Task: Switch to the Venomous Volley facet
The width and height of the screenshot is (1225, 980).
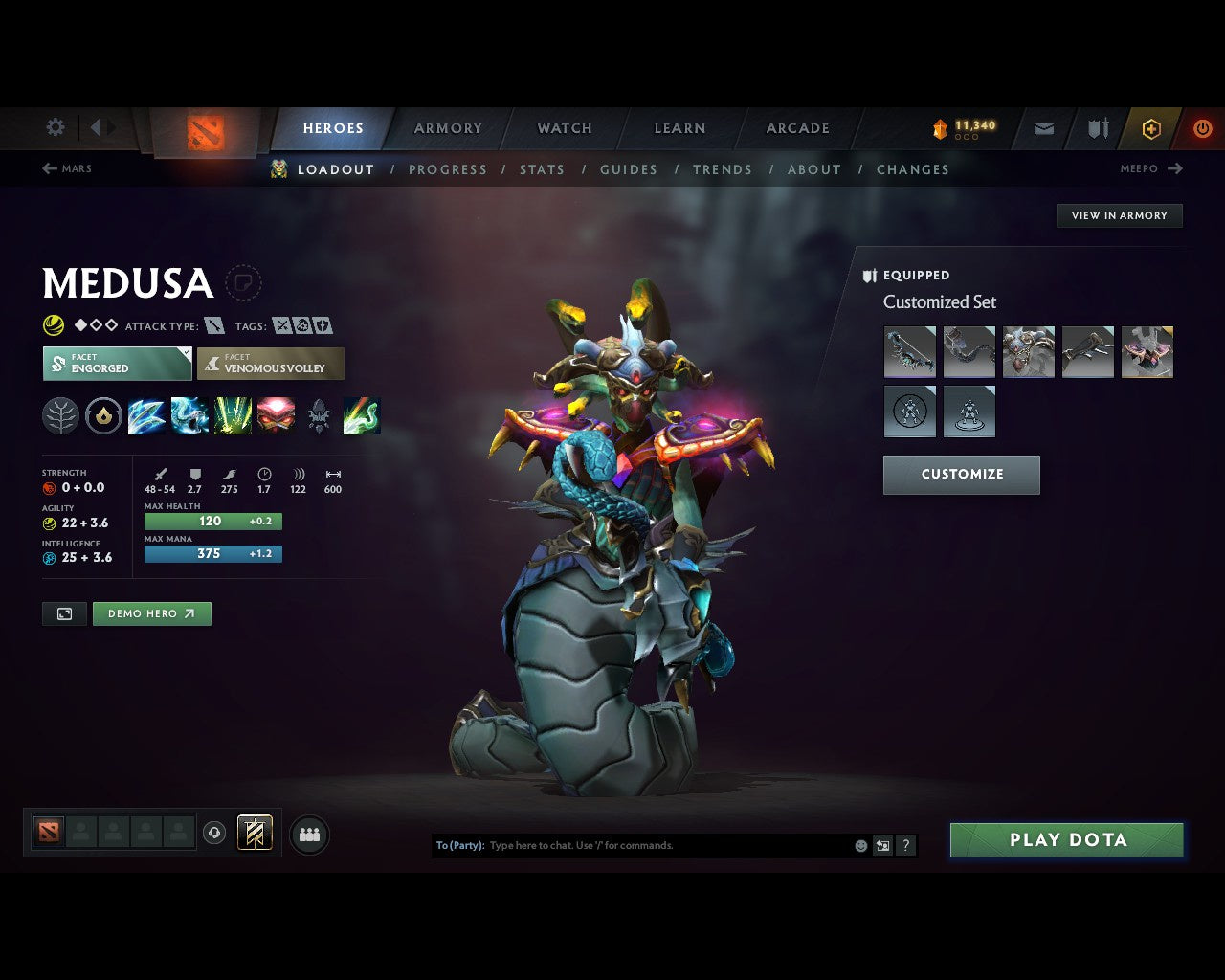Action: [271, 364]
